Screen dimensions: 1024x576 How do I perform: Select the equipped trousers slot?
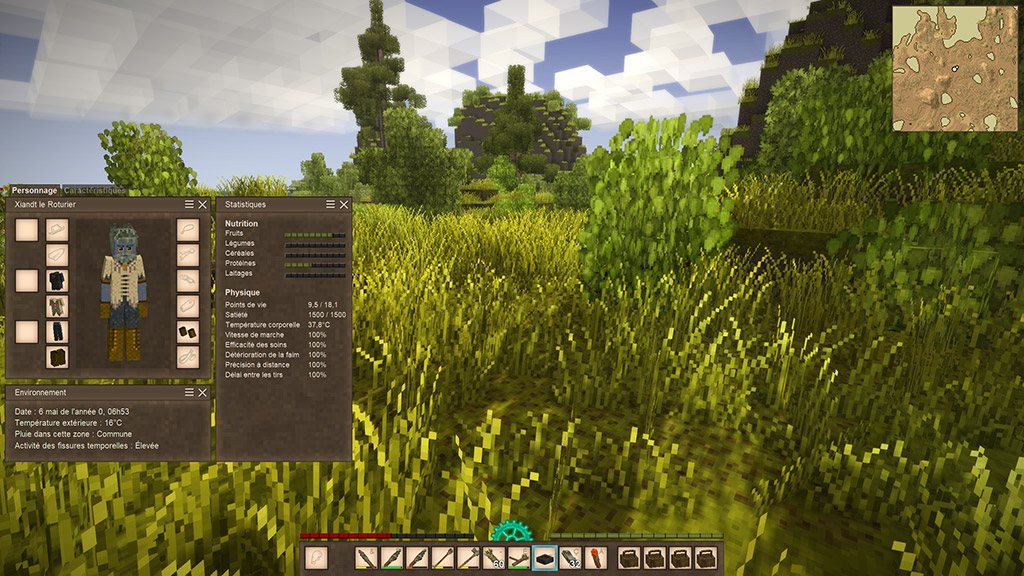57,331
